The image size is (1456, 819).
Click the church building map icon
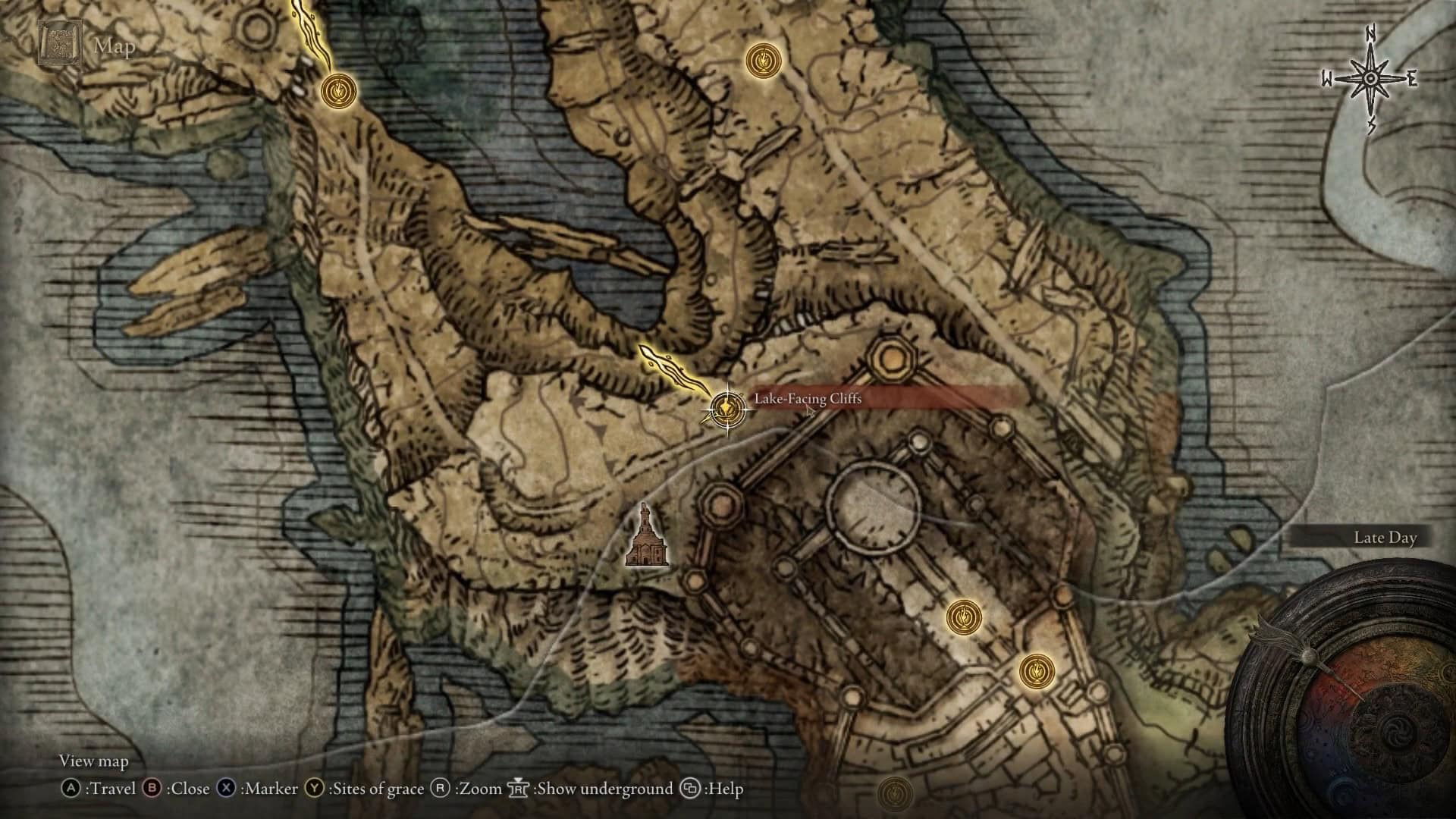click(646, 537)
